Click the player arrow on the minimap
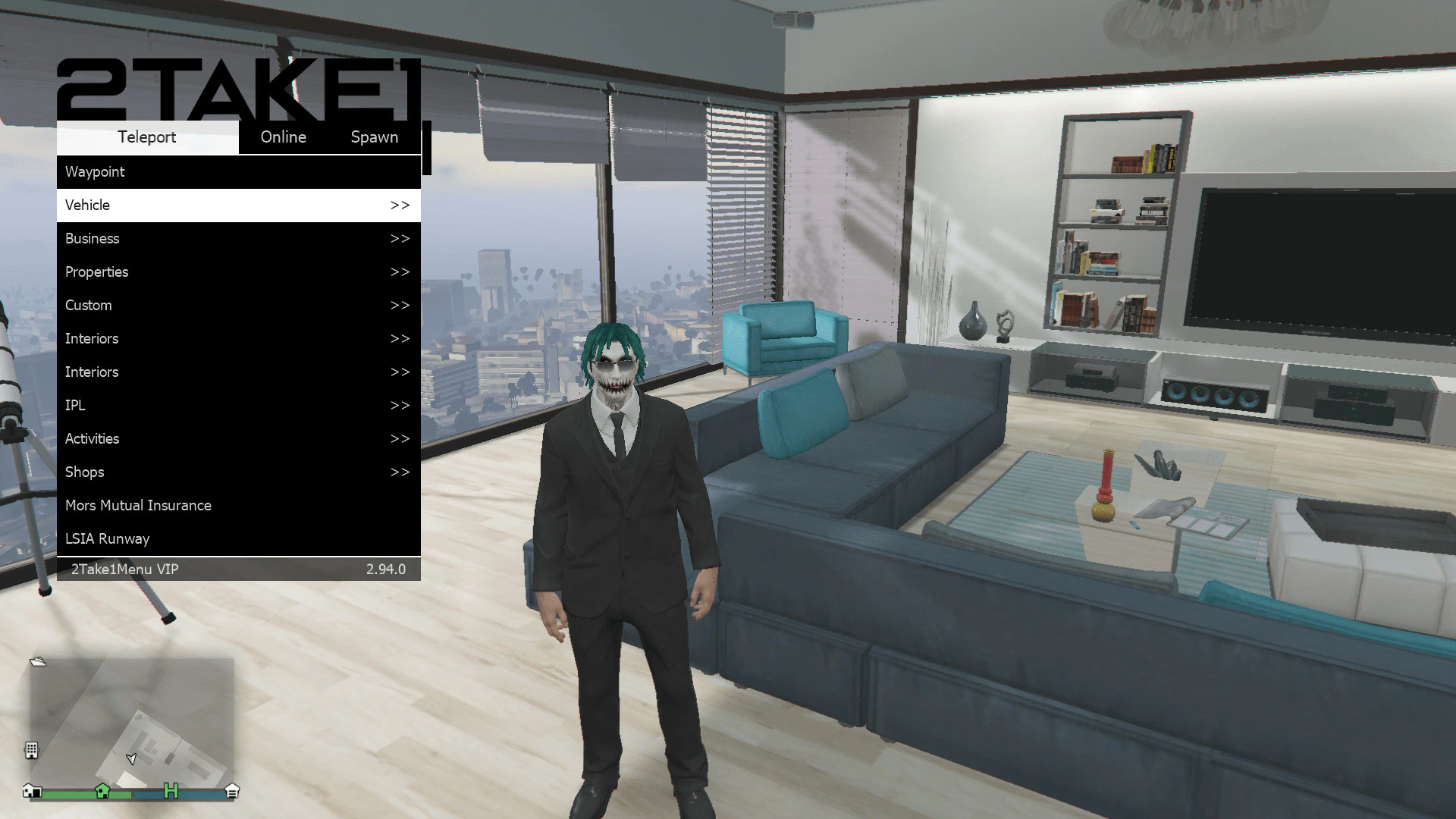Screen dimensions: 1456x819 (131, 759)
